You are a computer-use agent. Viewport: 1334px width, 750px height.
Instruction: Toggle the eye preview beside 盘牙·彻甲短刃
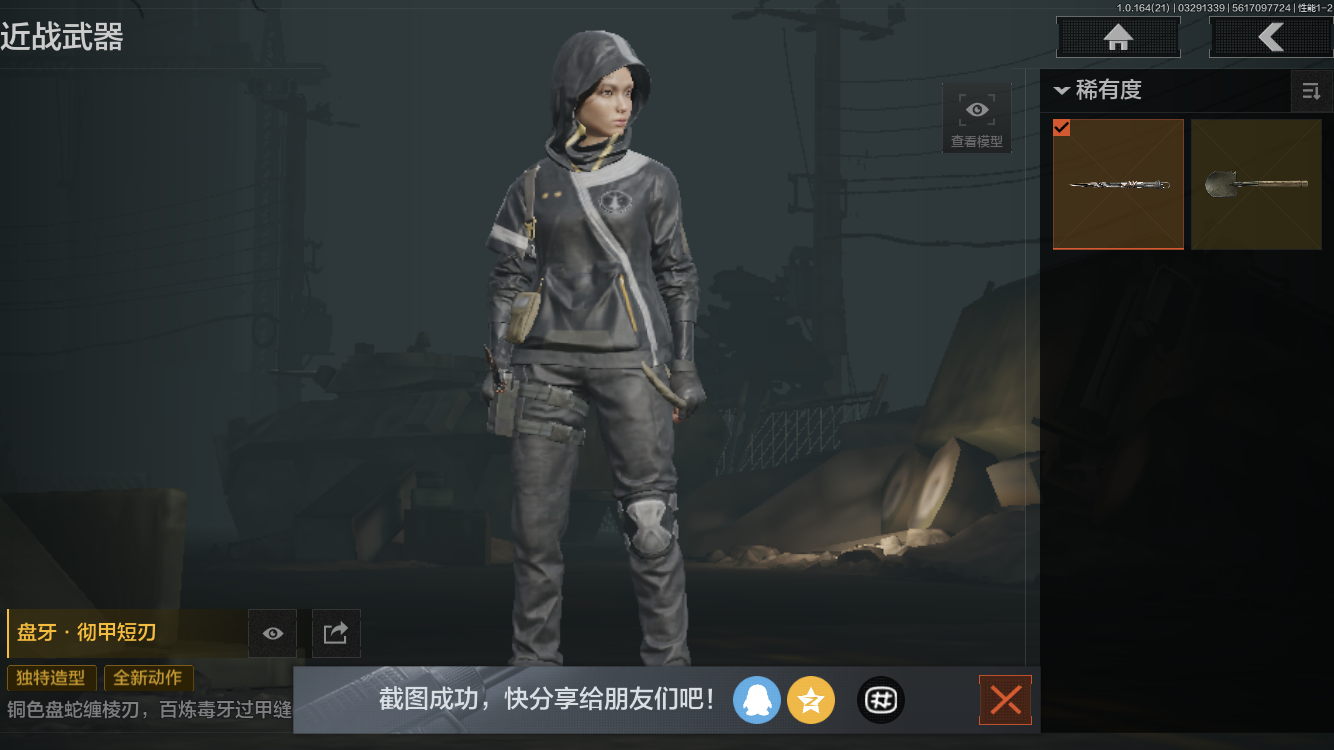[272, 633]
